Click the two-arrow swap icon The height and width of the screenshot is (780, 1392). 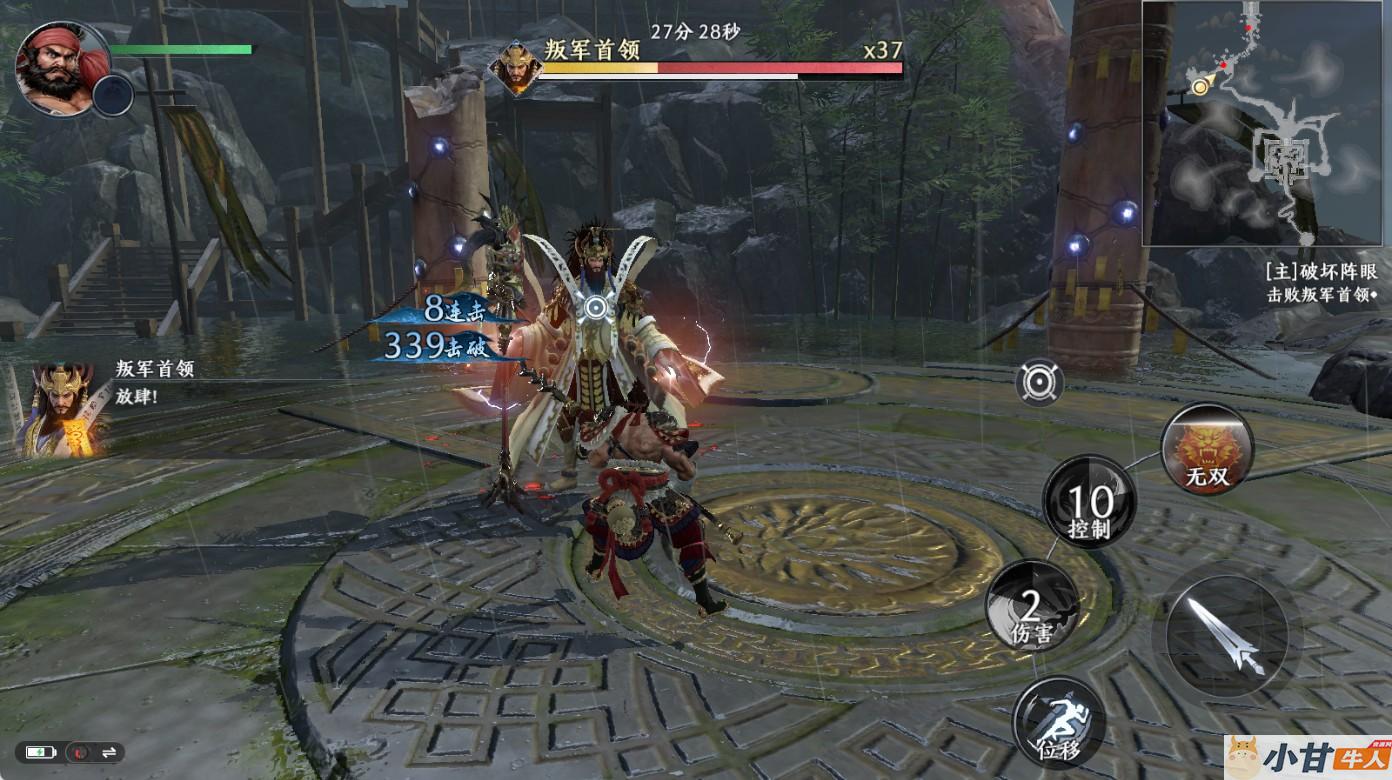pos(108,752)
